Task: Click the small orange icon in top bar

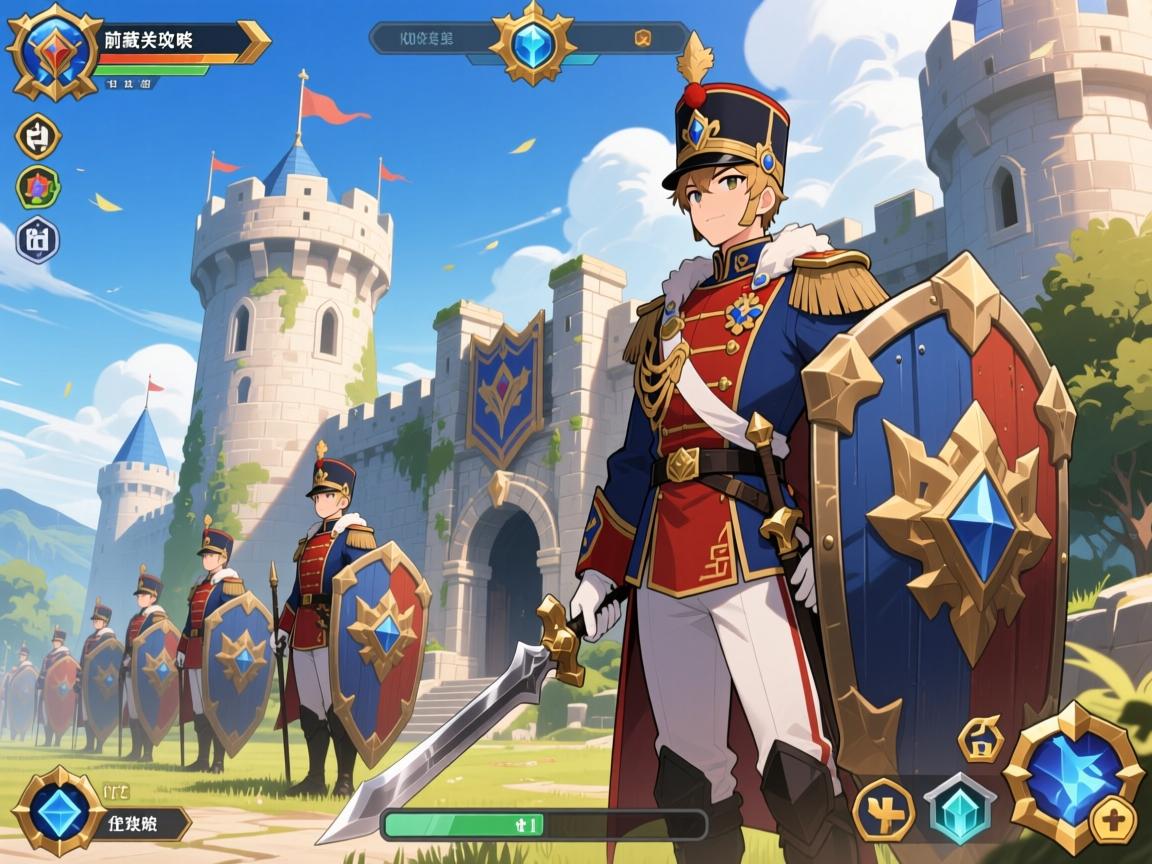Action: (643, 39)
